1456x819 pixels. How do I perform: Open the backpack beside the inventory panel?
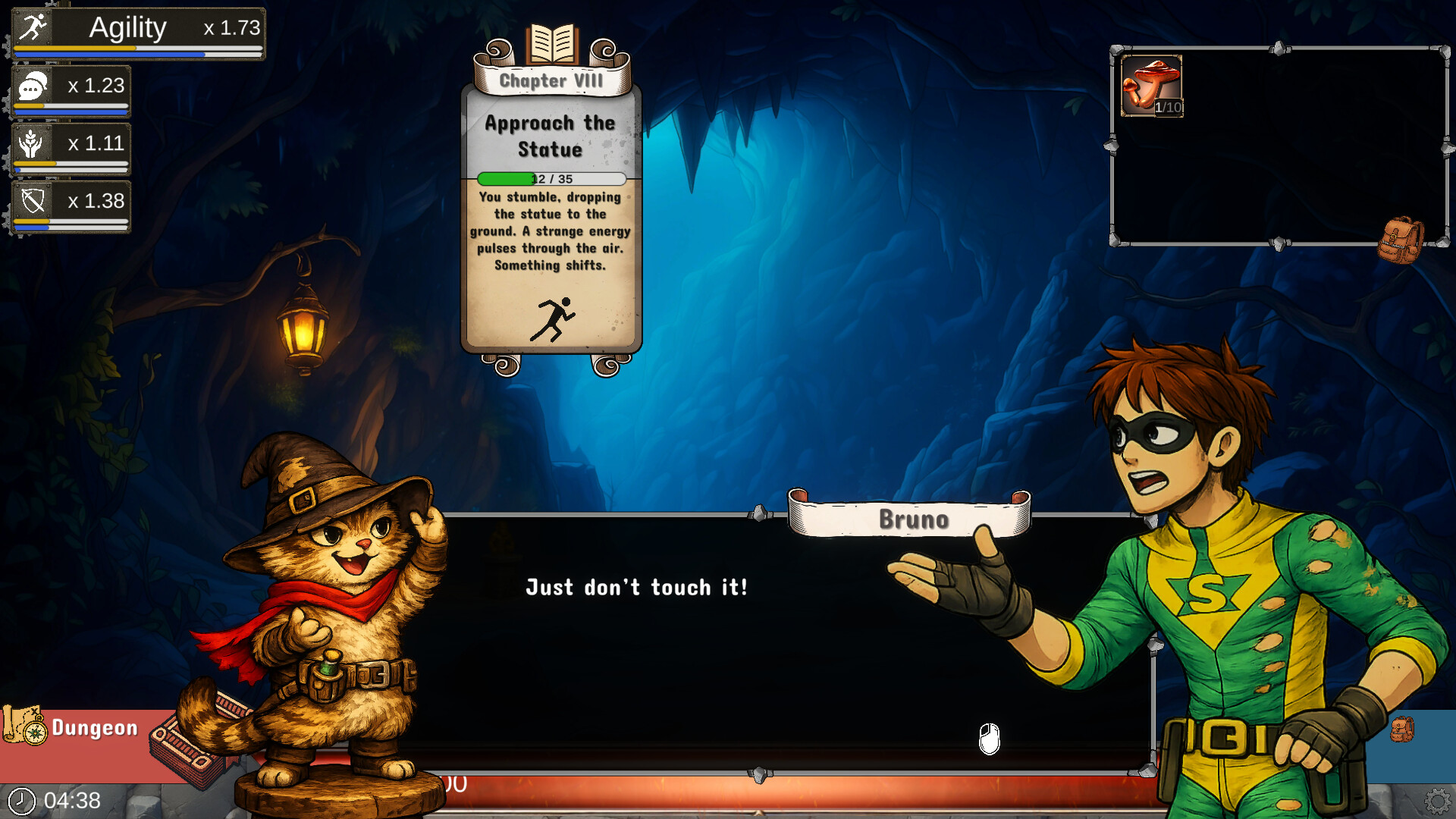click(1401, 240)
